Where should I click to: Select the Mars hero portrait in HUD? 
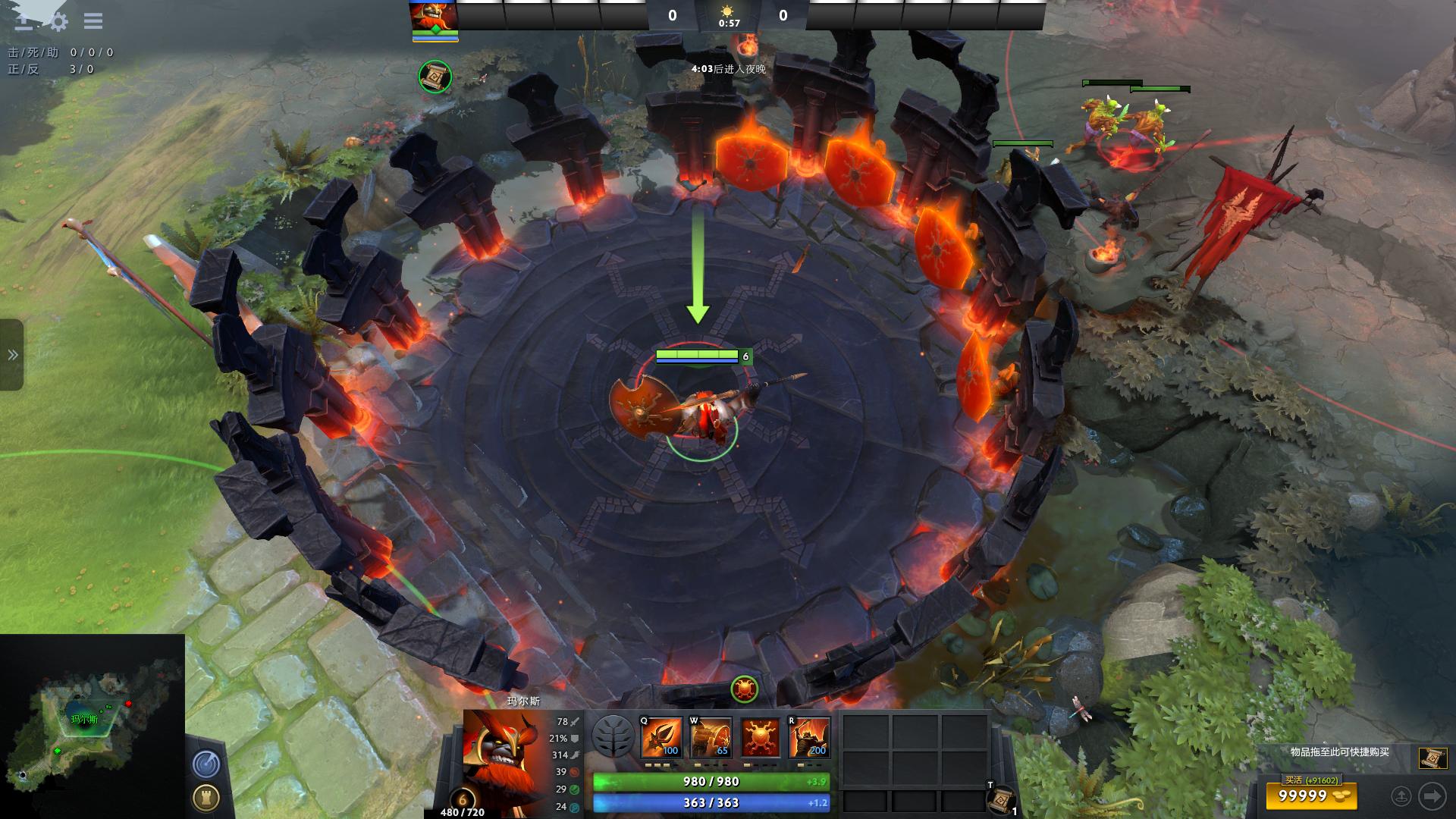point(501,751)
